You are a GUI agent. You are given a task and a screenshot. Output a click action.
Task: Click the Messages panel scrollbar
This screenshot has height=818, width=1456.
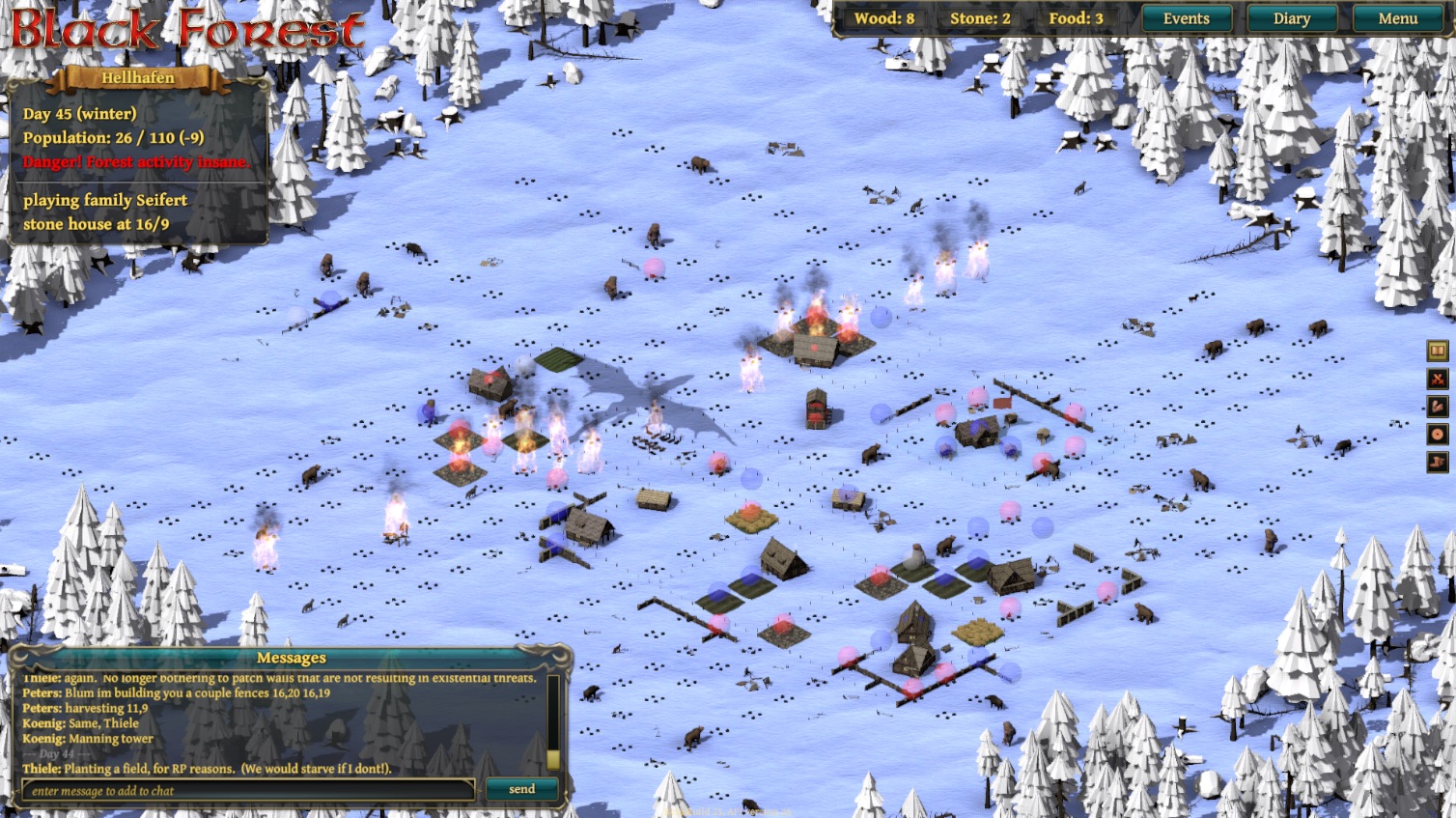(x=553, y=721)
